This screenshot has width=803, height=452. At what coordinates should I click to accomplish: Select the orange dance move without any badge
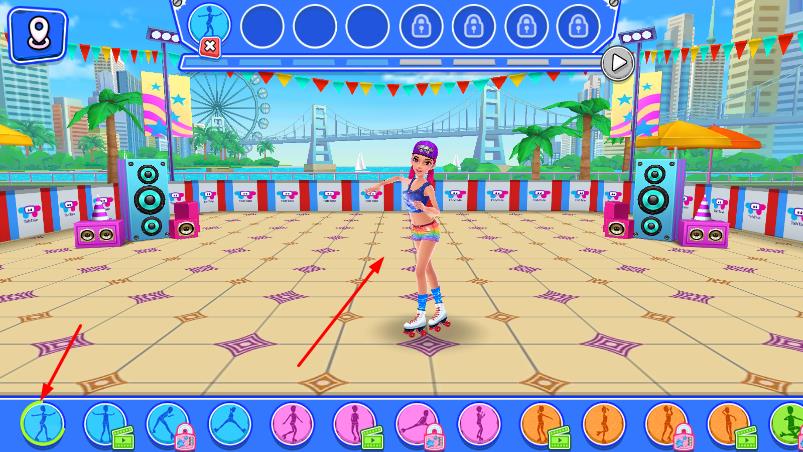[604, 424]
